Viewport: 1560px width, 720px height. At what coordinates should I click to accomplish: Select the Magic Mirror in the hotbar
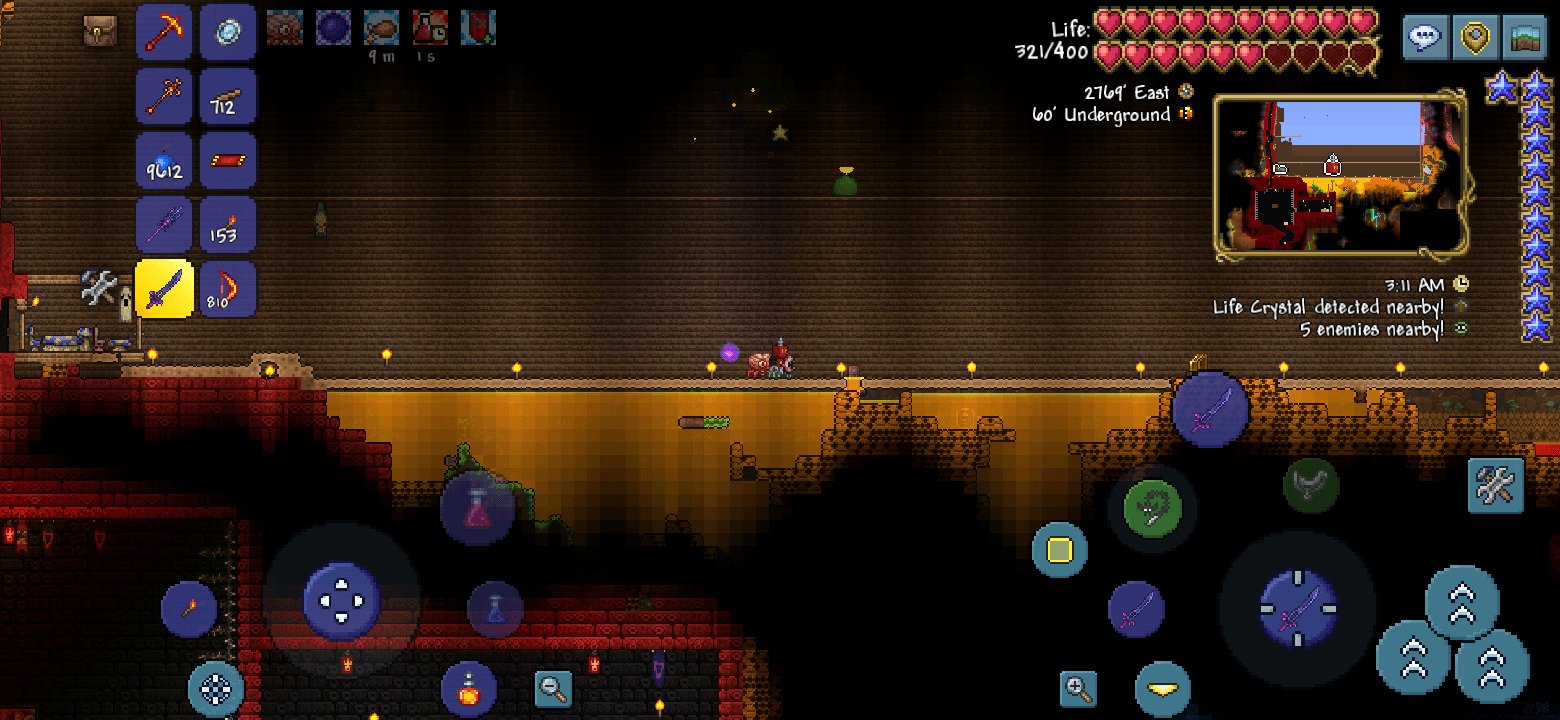tap(228, 31)
